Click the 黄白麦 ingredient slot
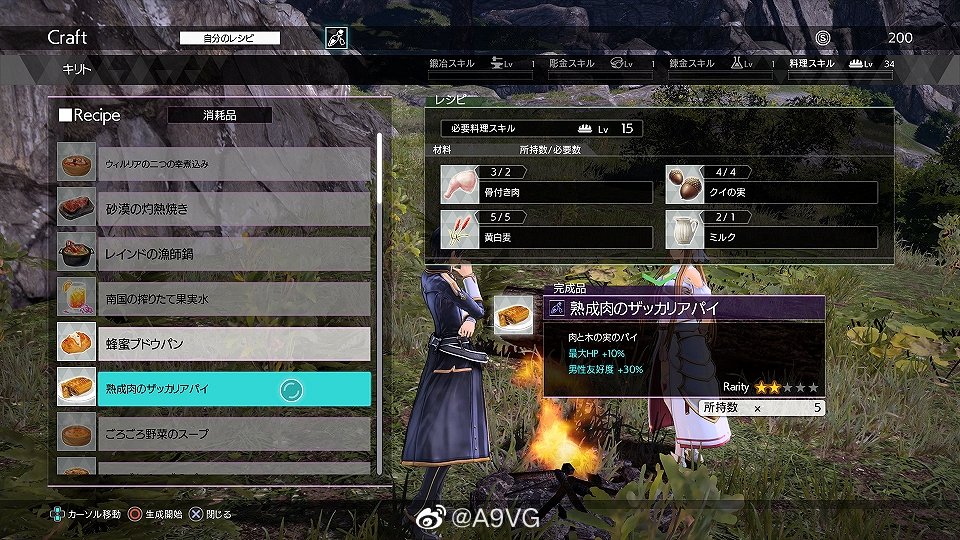The height and width of the screenshot is (540, 960). 546,231
